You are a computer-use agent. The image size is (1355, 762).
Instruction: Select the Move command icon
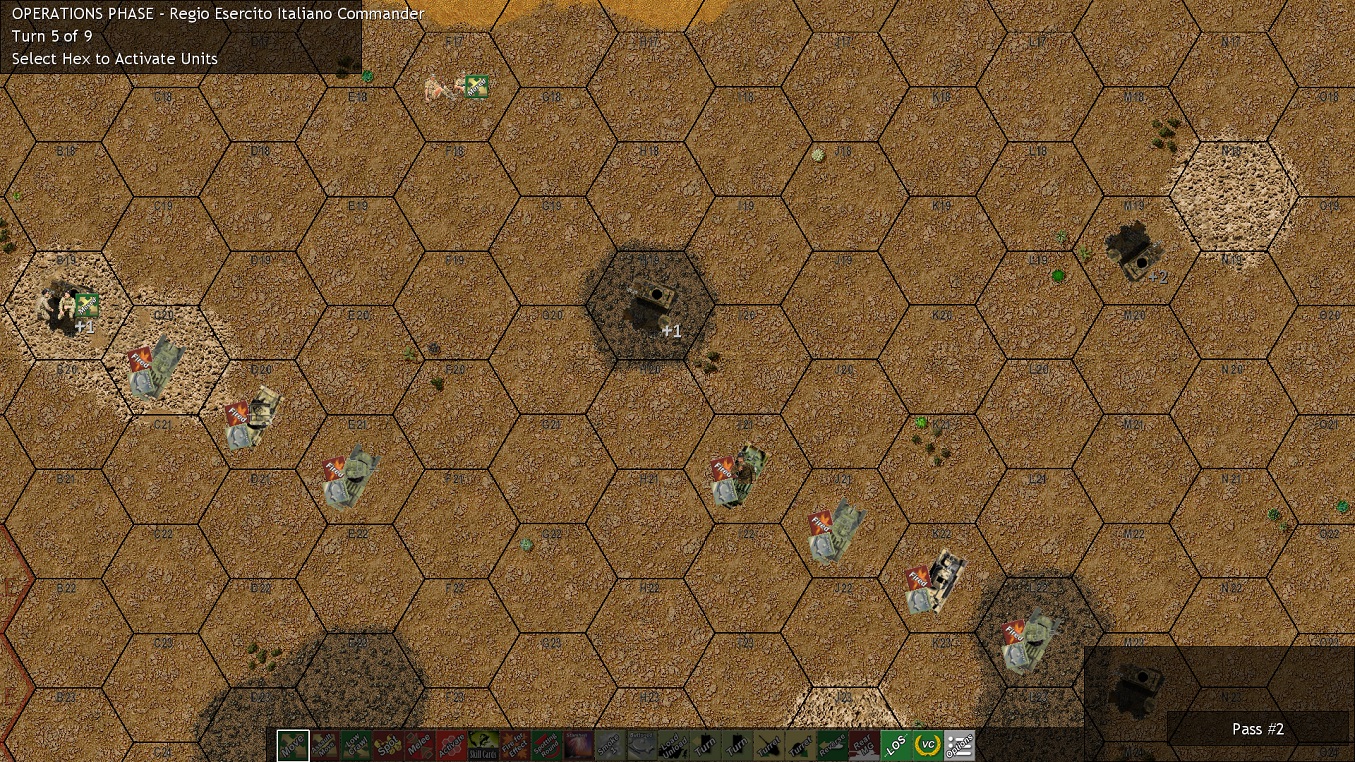tap(291, 745)
